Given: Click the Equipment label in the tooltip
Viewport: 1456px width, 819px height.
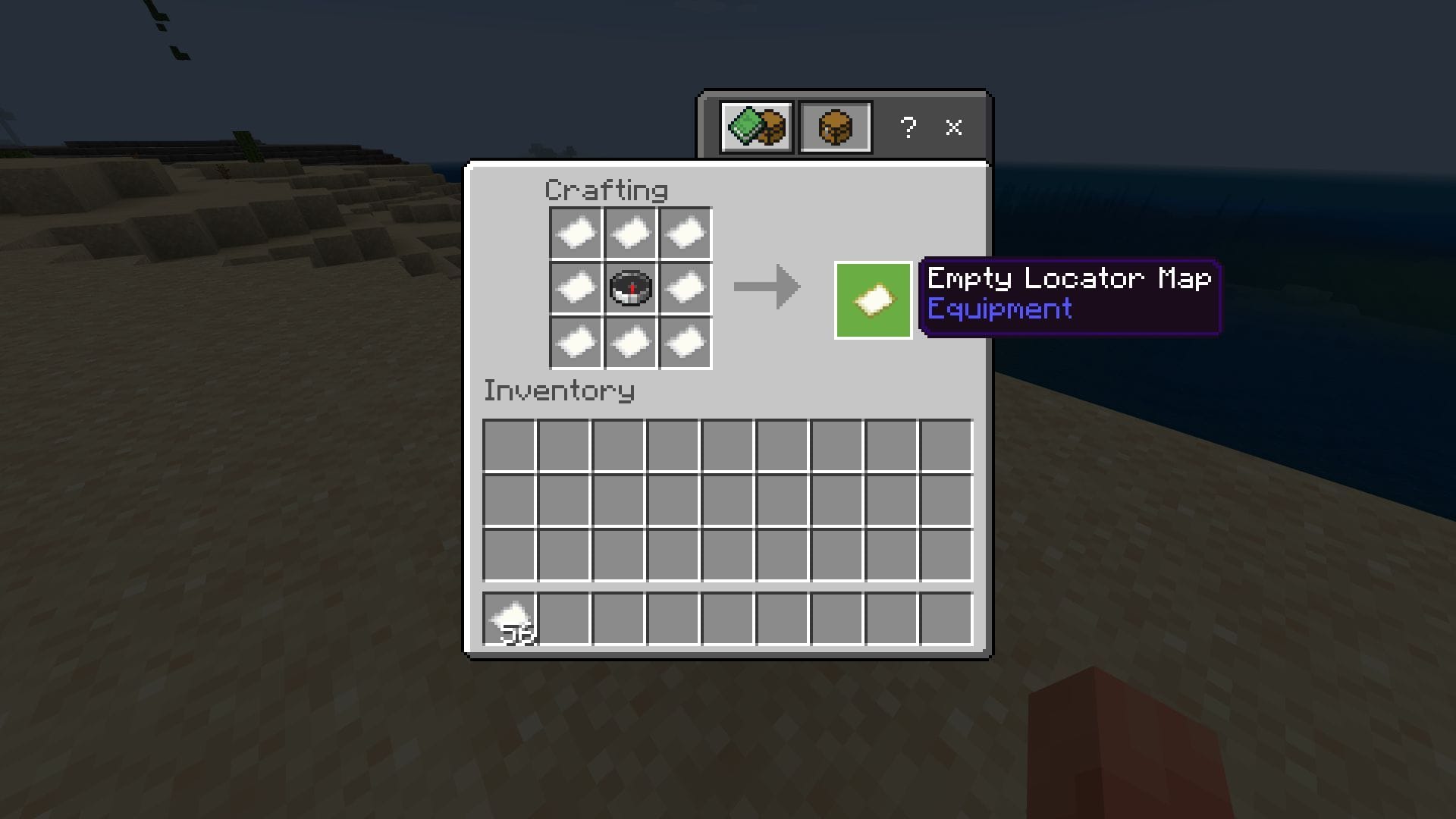Looking at the screenshot, I should coord(999,309).
